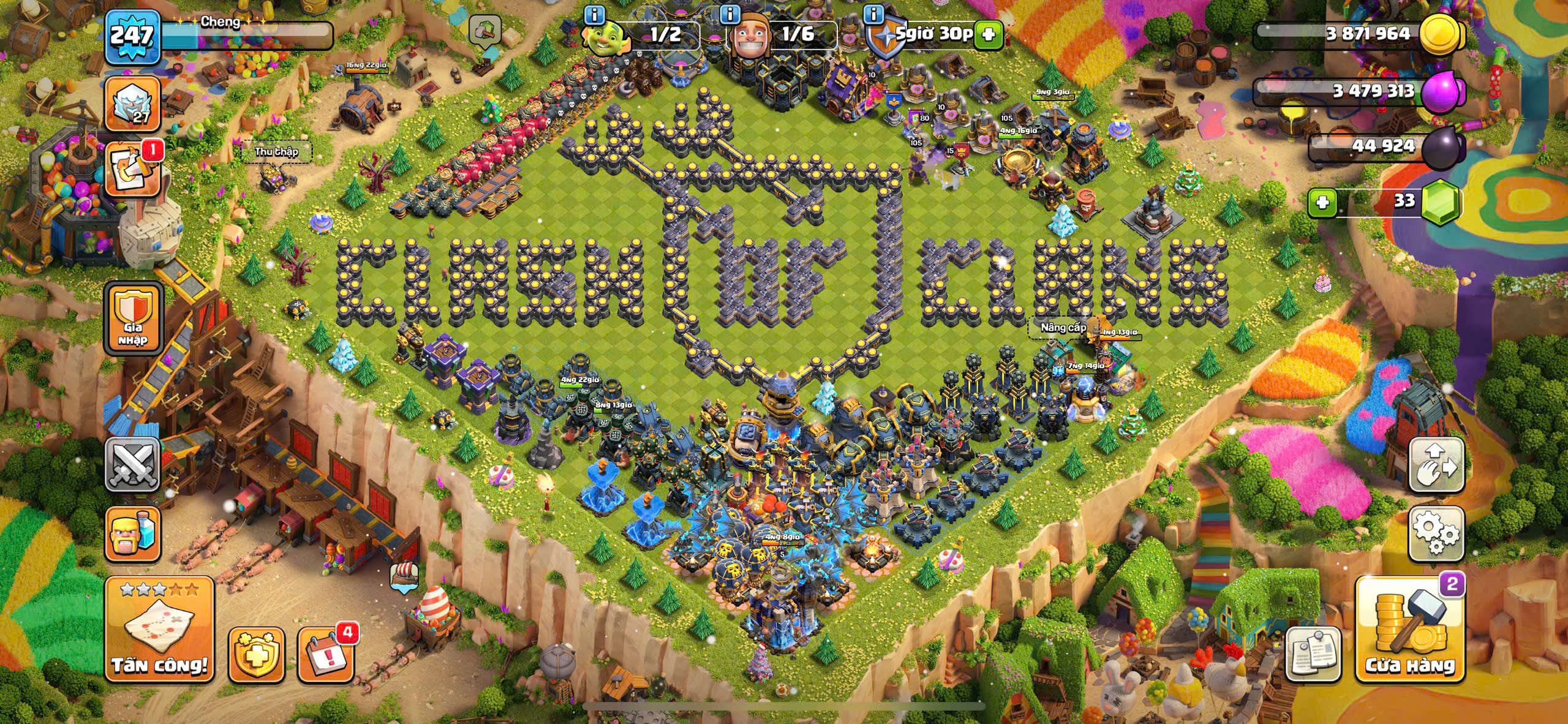Viewport: 1568px width, 724px height.
Task: Open the calendar events button
Action: 326,654
